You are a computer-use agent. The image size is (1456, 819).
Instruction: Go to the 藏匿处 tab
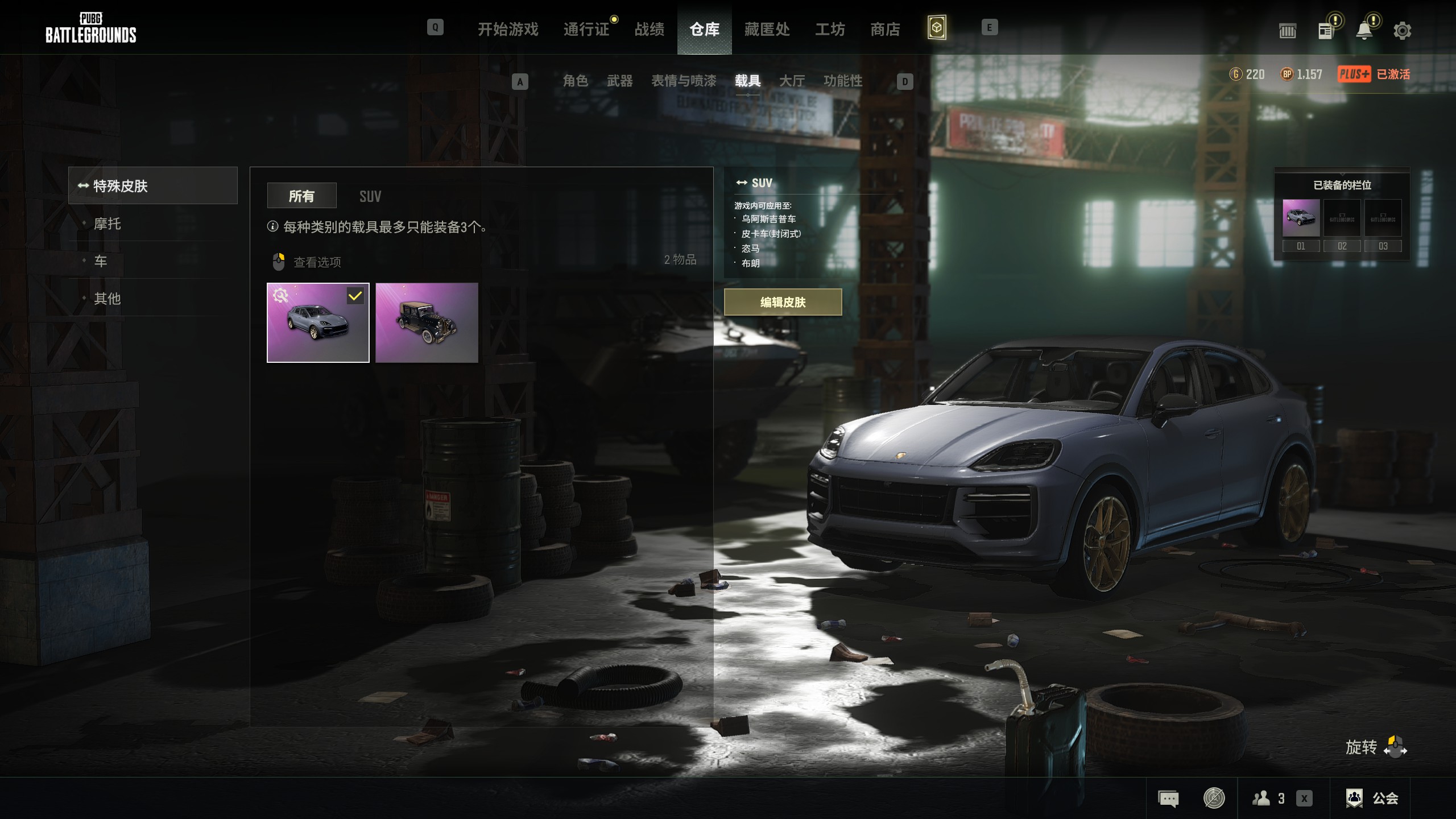click(x=767, y=29)
